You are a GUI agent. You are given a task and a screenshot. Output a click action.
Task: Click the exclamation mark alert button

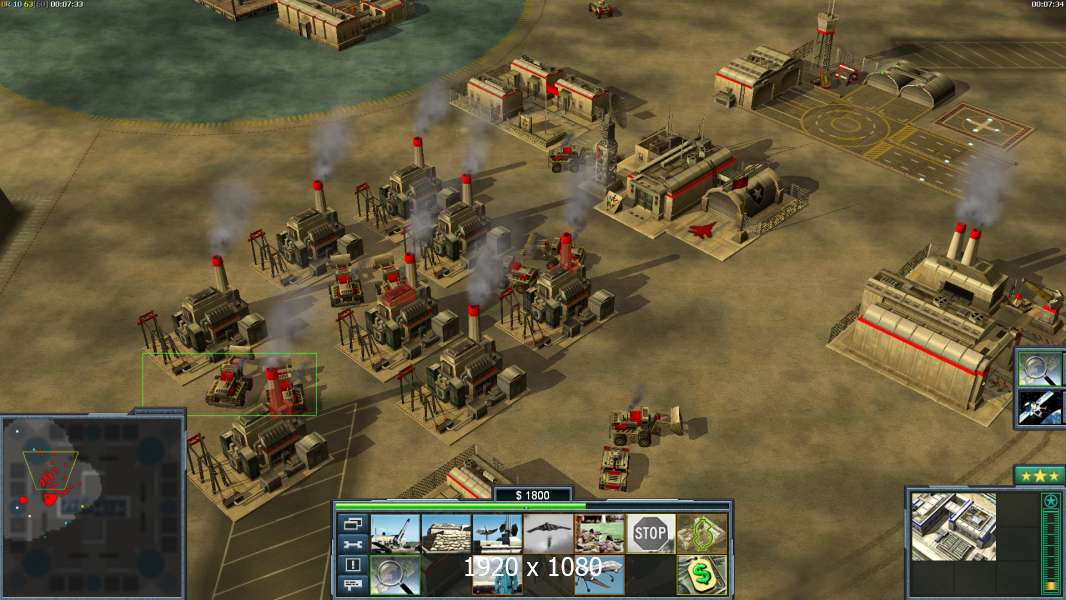click(353, 565)
